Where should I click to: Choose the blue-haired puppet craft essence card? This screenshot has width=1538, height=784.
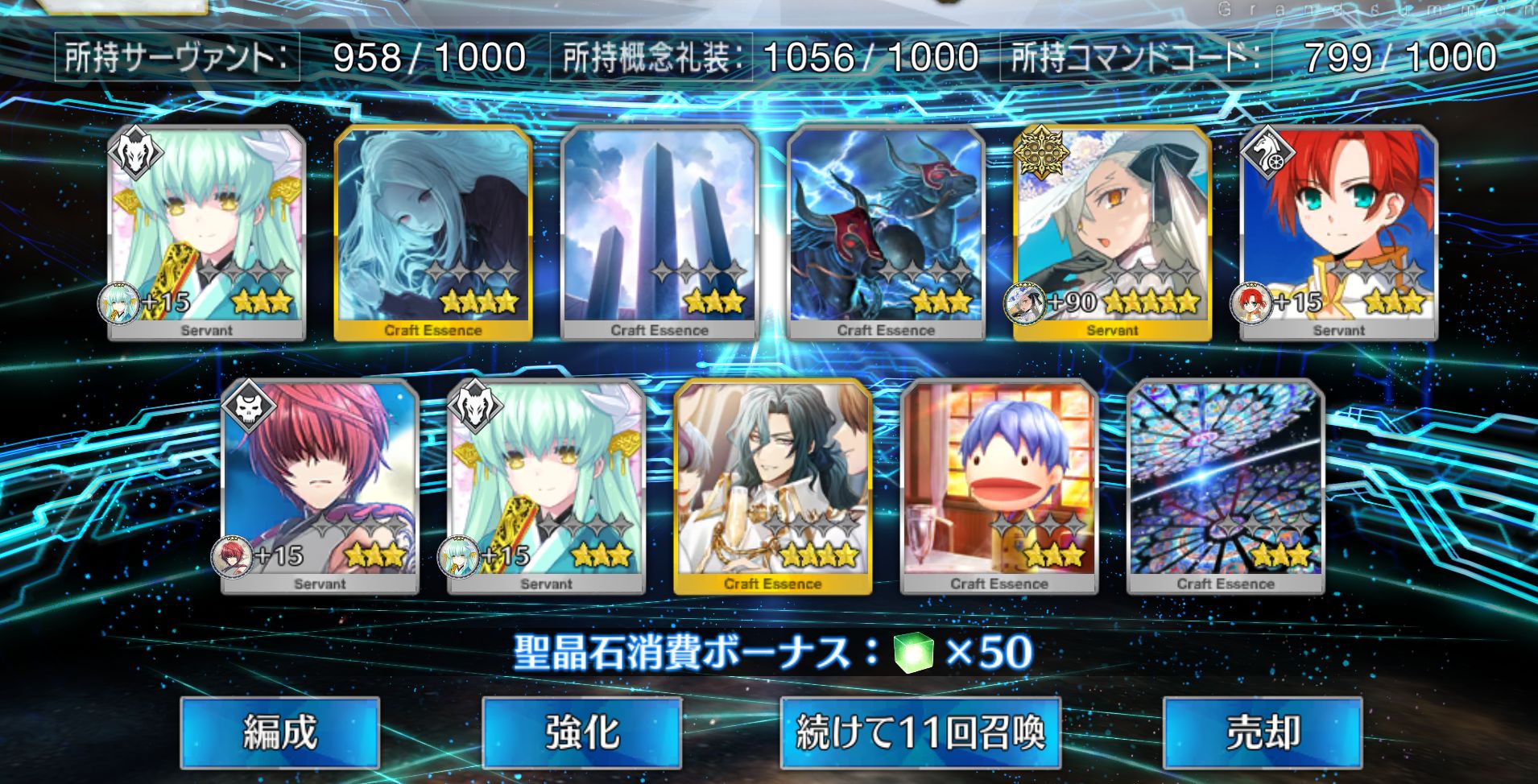(998, 487)
